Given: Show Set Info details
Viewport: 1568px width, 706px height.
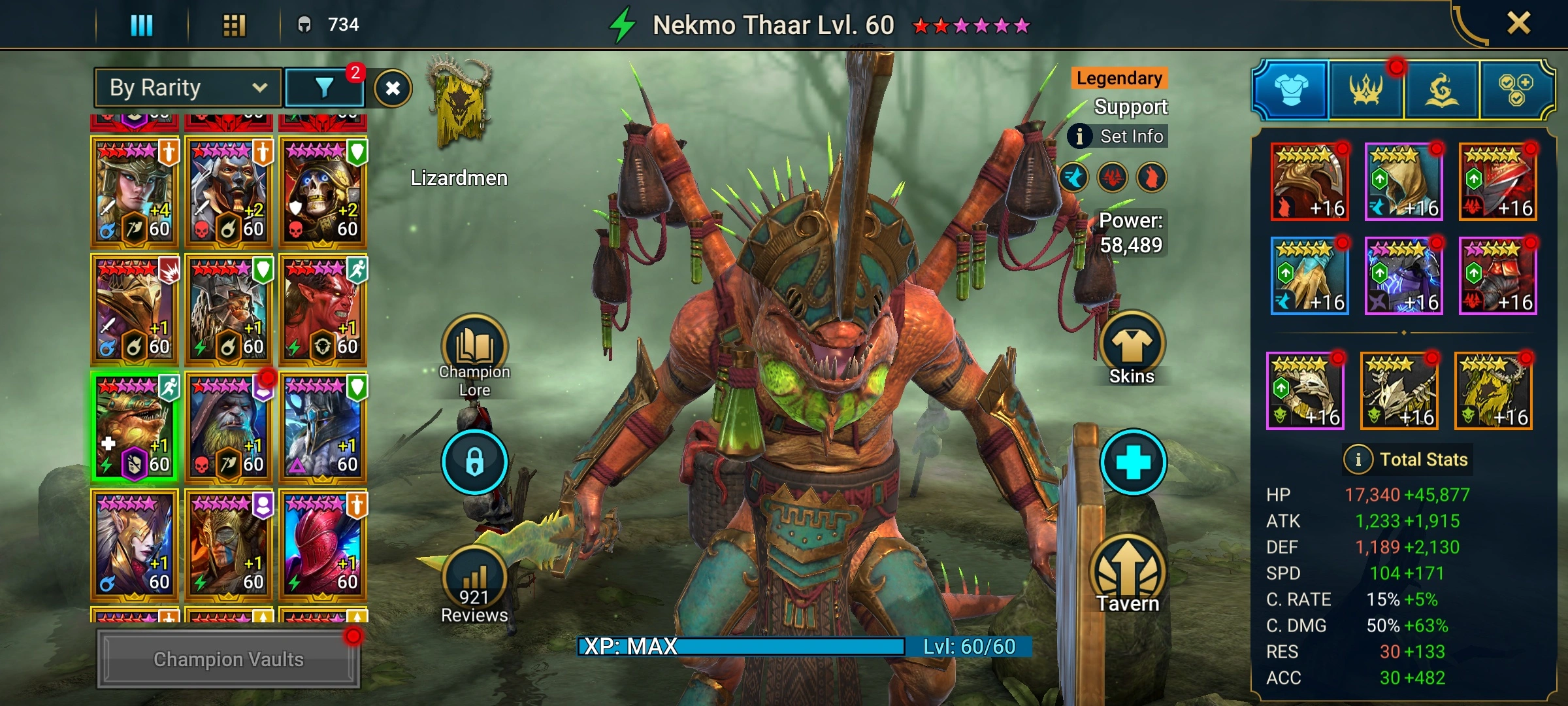Looking at the screenshot, I should pos(1118,136).
